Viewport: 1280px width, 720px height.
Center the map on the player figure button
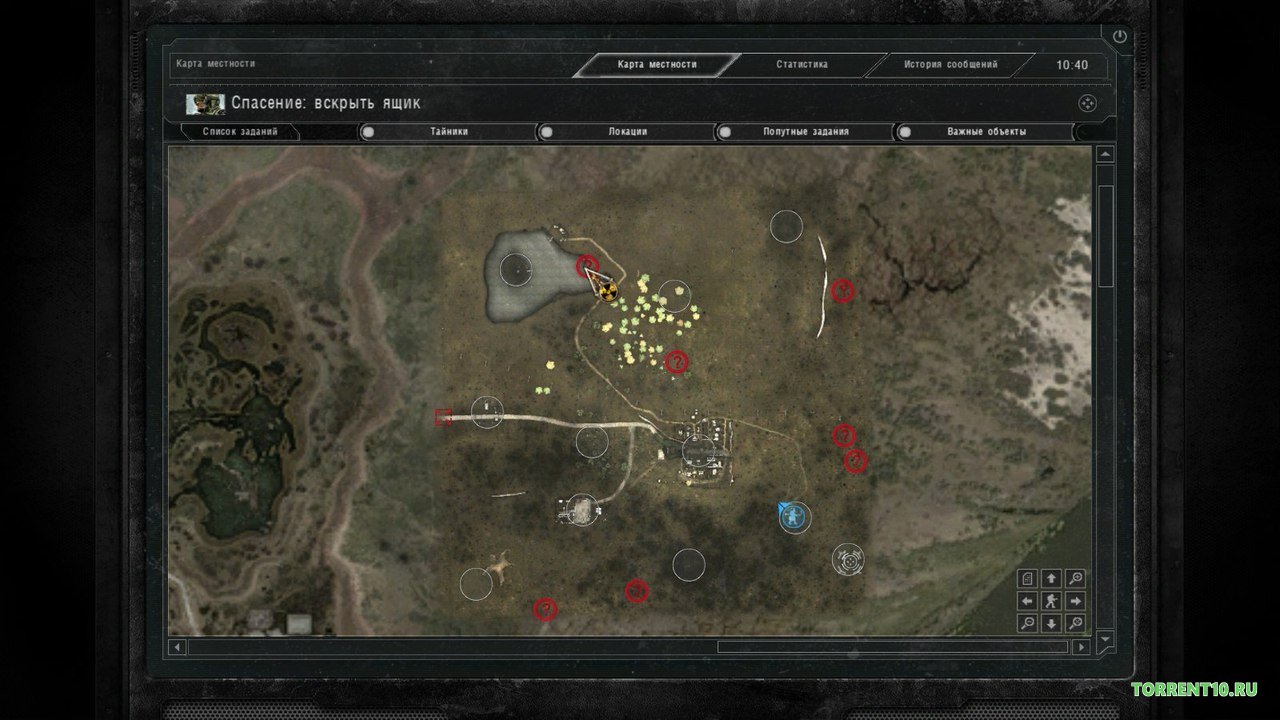coord(1051,601)
